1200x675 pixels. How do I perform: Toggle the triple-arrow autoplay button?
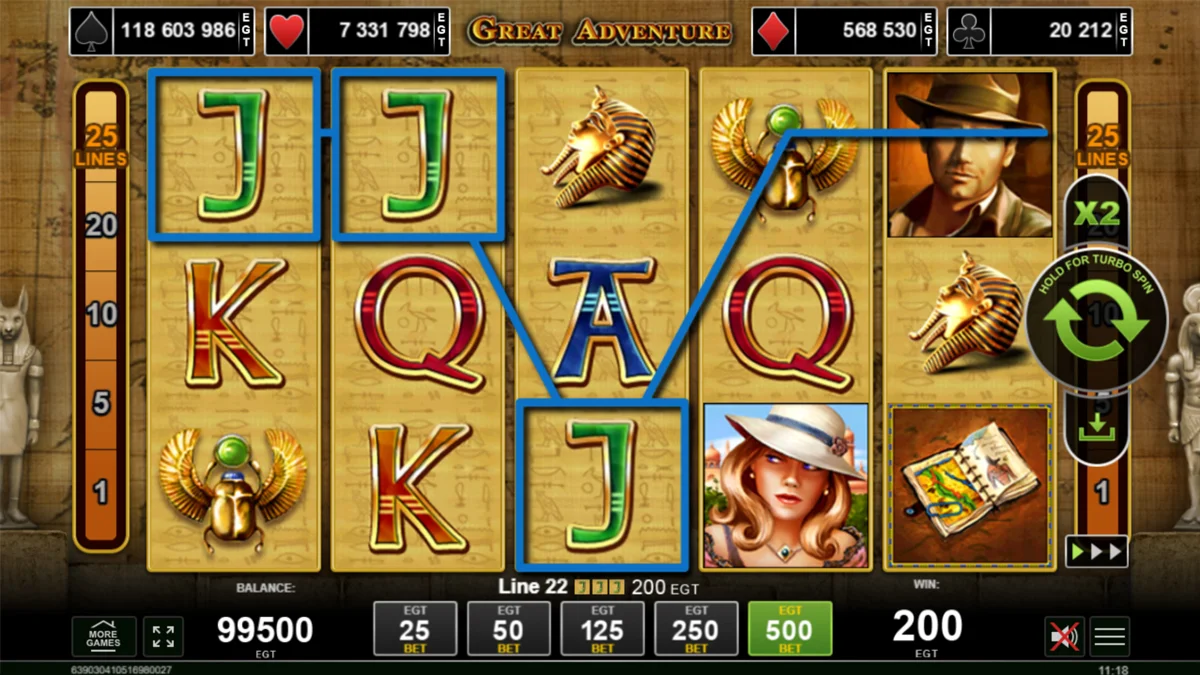1096,551
